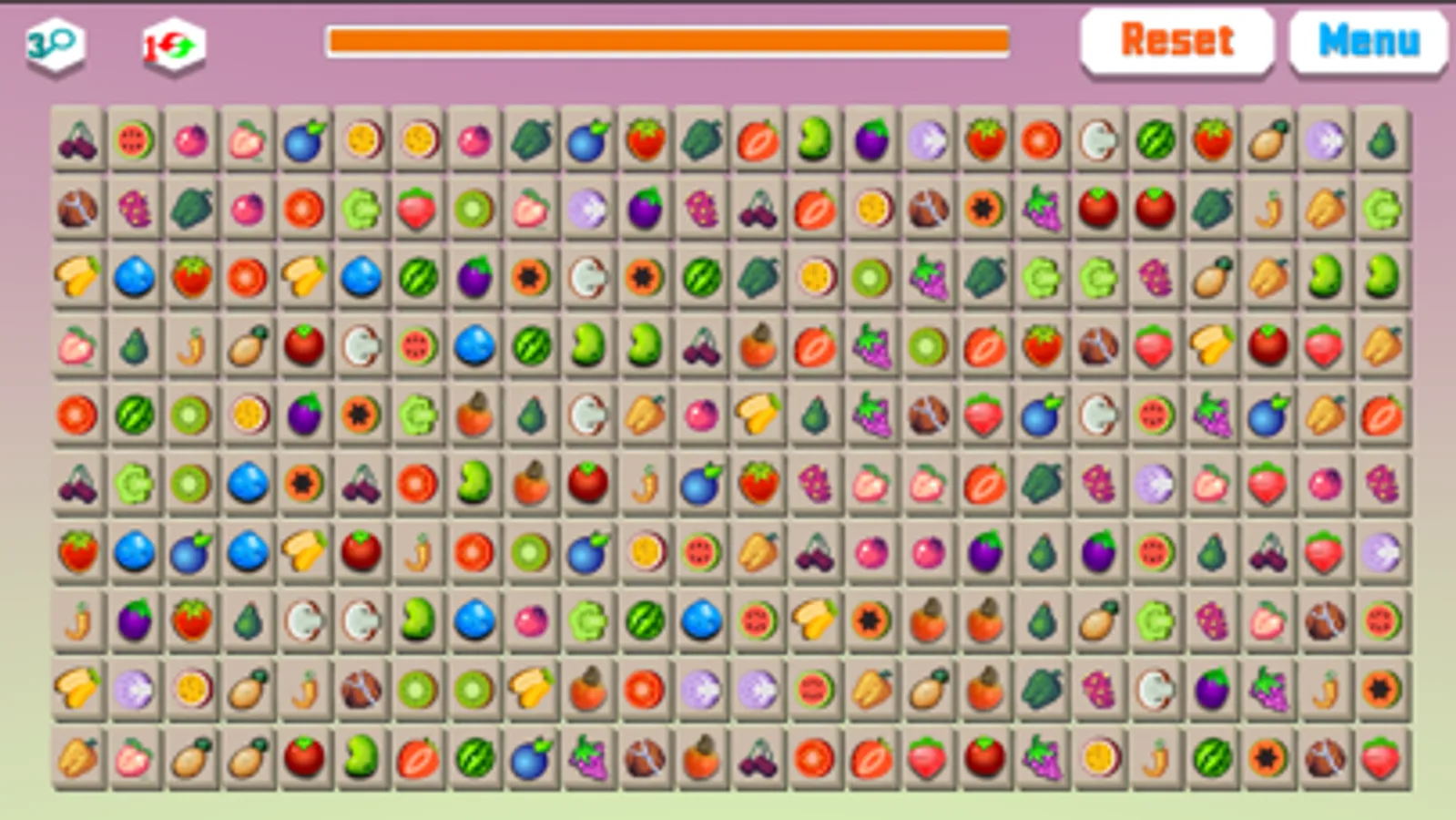Viewport: 1456px width, 820px height.
Task: Use the hint magnifier with 3 remaining
Action: (55, 41)
